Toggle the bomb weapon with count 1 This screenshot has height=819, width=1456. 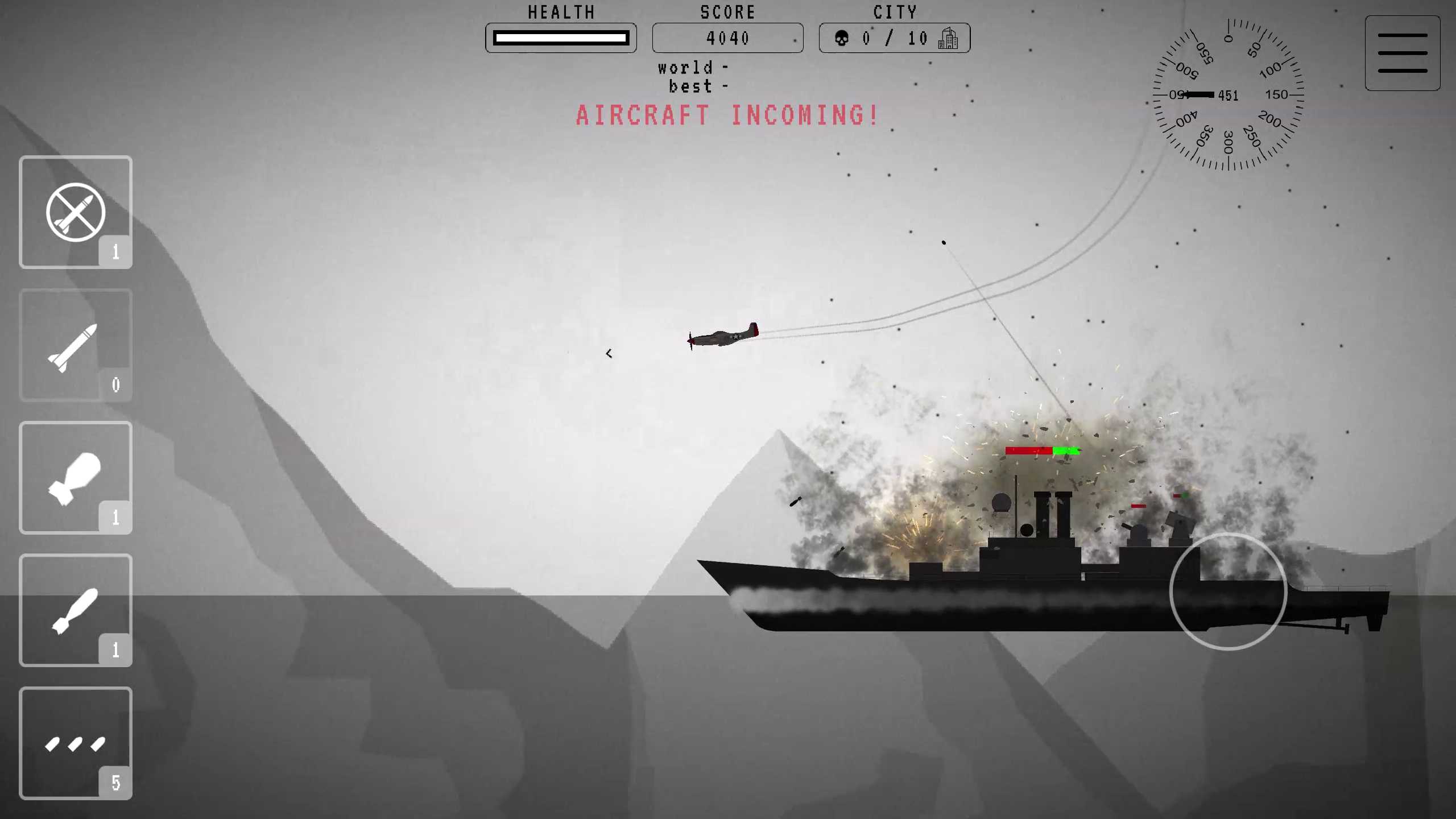(x=76, y=478)
